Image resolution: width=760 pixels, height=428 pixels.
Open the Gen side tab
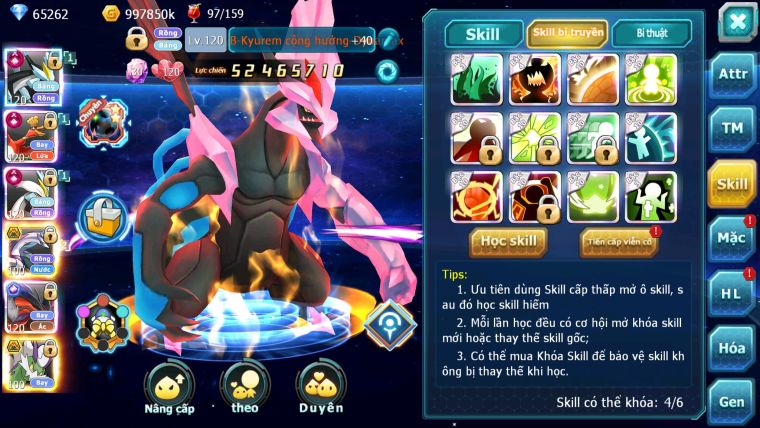pos(732,401)
